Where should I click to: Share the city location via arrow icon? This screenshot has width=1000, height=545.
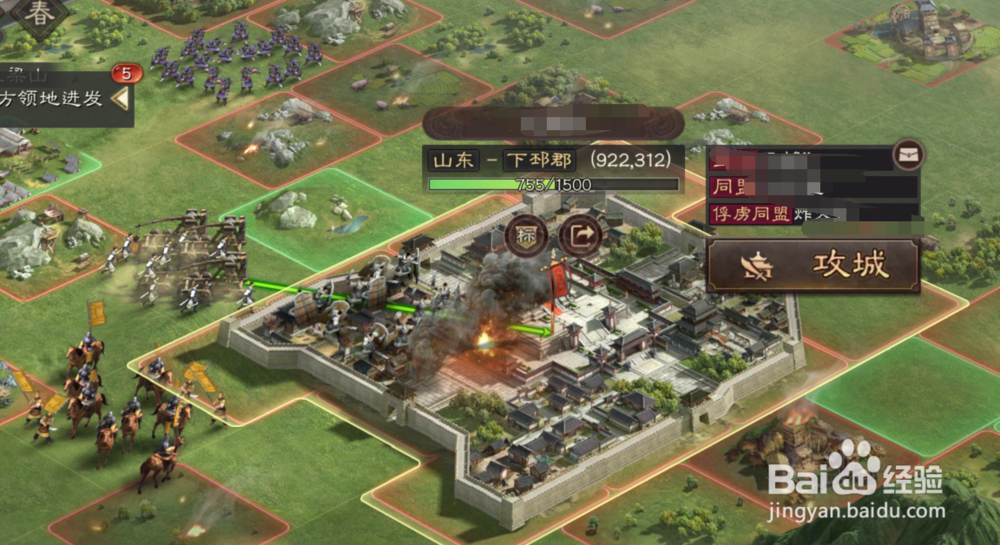tap(577, 236)
